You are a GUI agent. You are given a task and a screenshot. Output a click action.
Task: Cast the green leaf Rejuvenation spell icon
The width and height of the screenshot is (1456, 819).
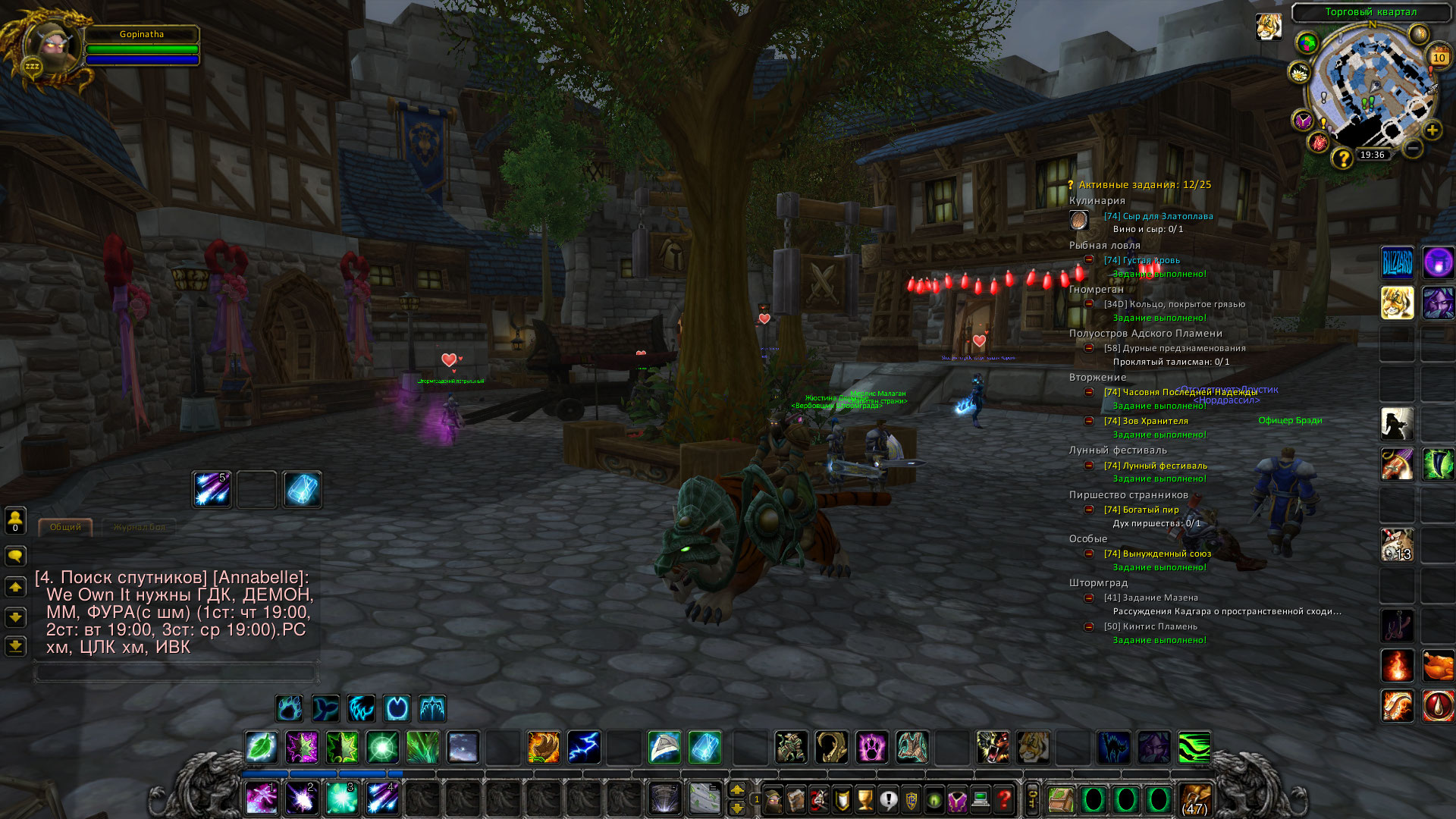pyautogui.click(x=262, y=747)
